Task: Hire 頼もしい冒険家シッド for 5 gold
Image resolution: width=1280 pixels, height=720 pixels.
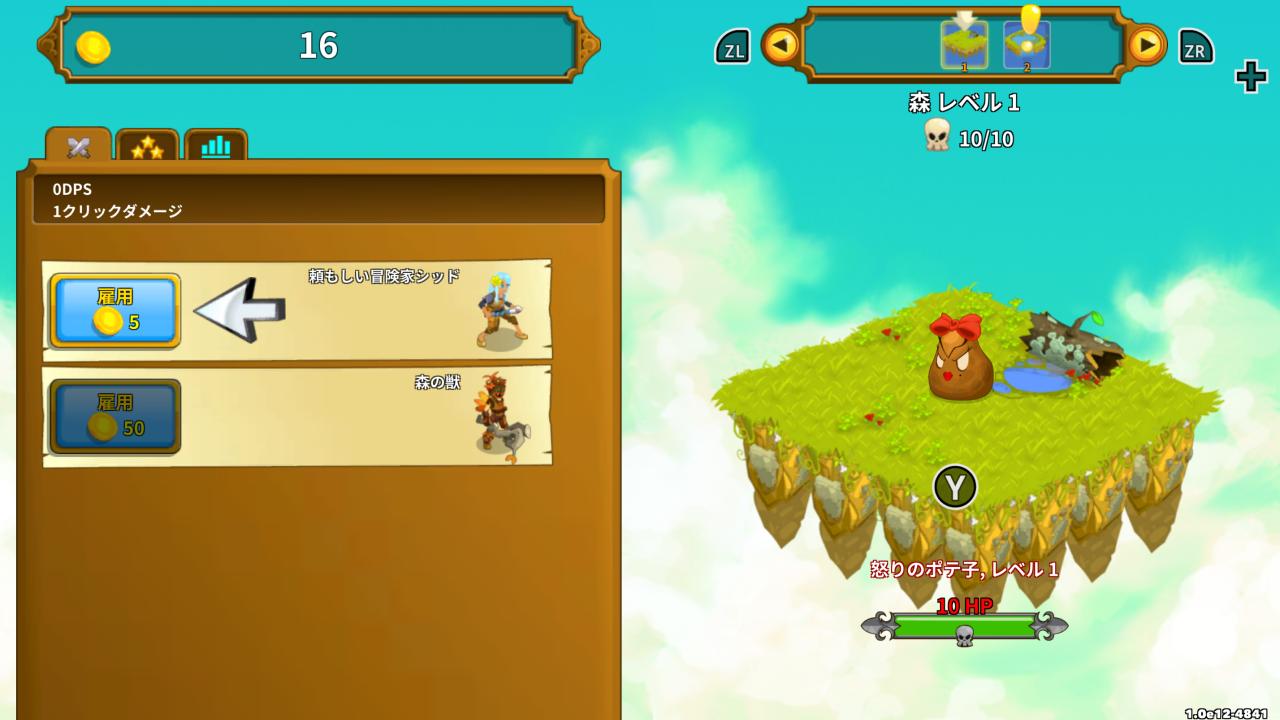Action: tap(113, 310)
